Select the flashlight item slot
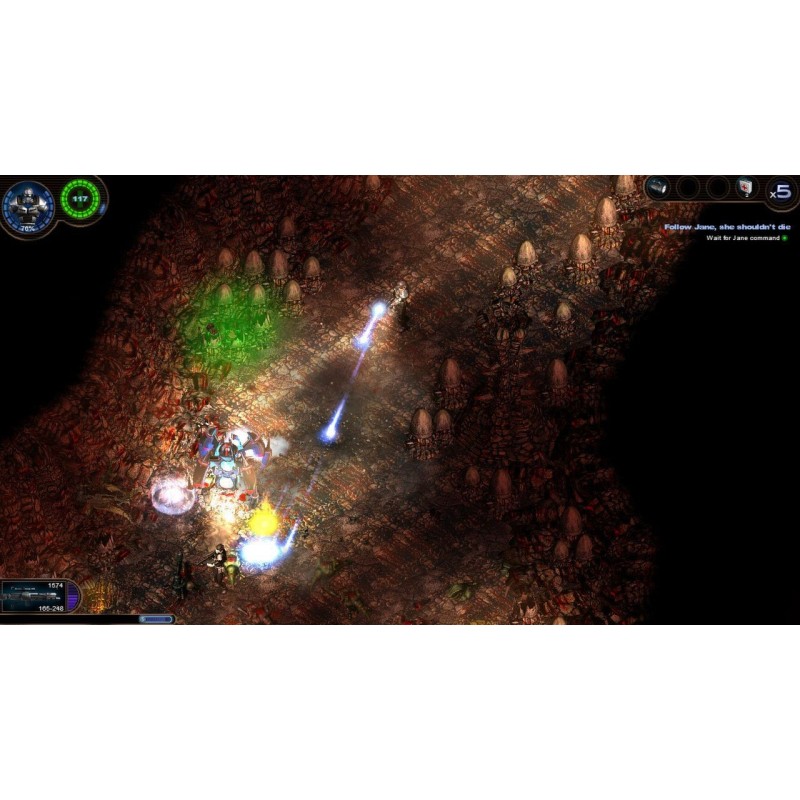800x800 pixels. [x=658, y=187]
